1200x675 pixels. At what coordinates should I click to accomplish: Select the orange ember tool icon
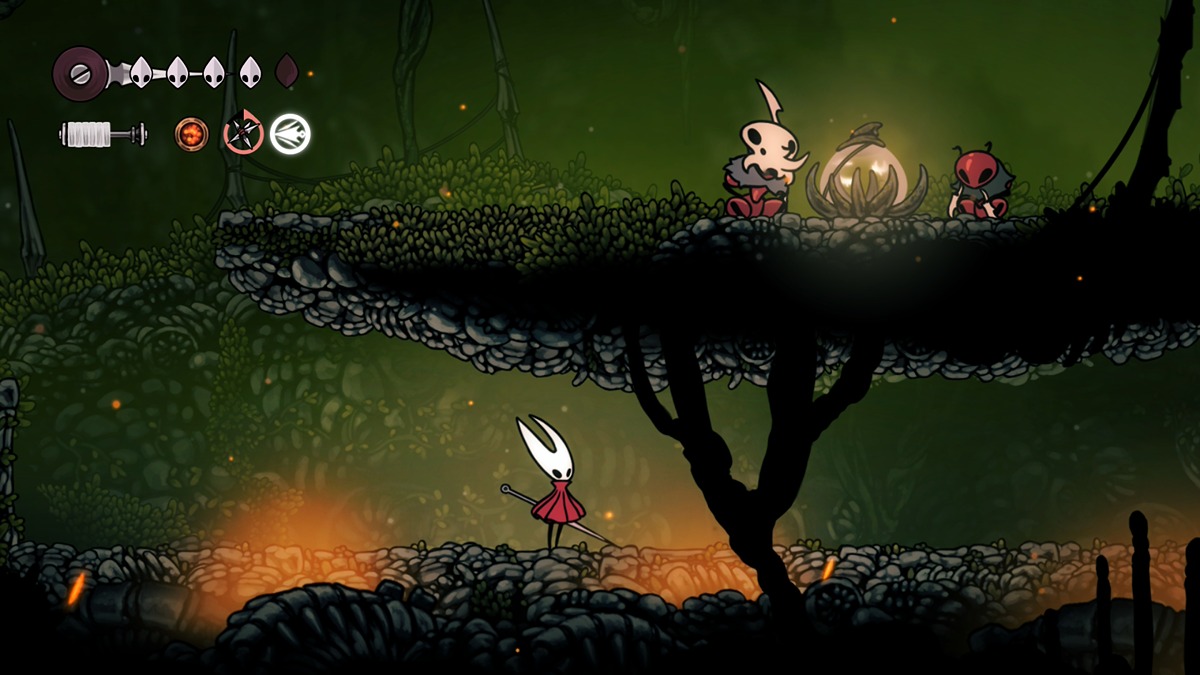tap(192, 133)
